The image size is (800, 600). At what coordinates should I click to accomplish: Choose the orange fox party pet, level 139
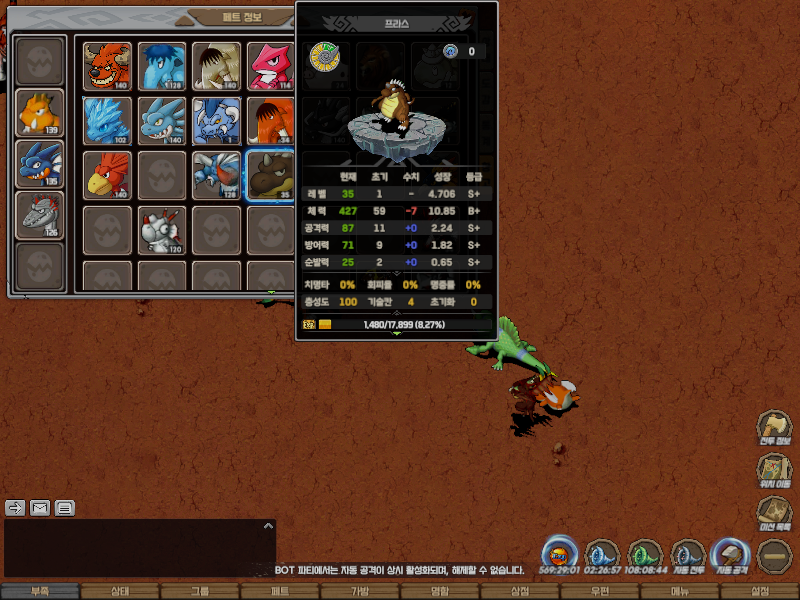40,112
